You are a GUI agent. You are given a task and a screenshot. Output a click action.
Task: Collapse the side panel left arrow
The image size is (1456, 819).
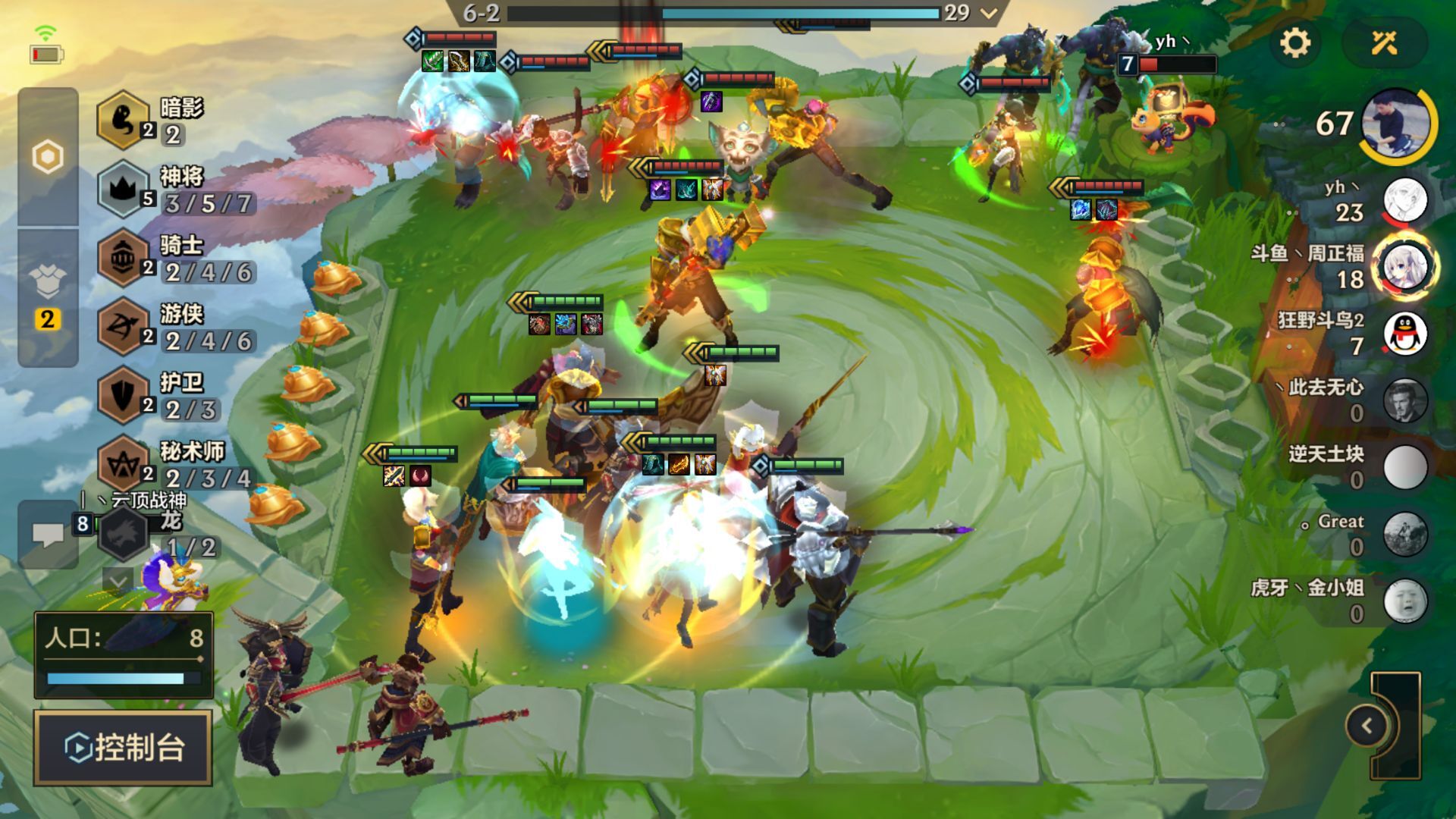point(1367,726)
